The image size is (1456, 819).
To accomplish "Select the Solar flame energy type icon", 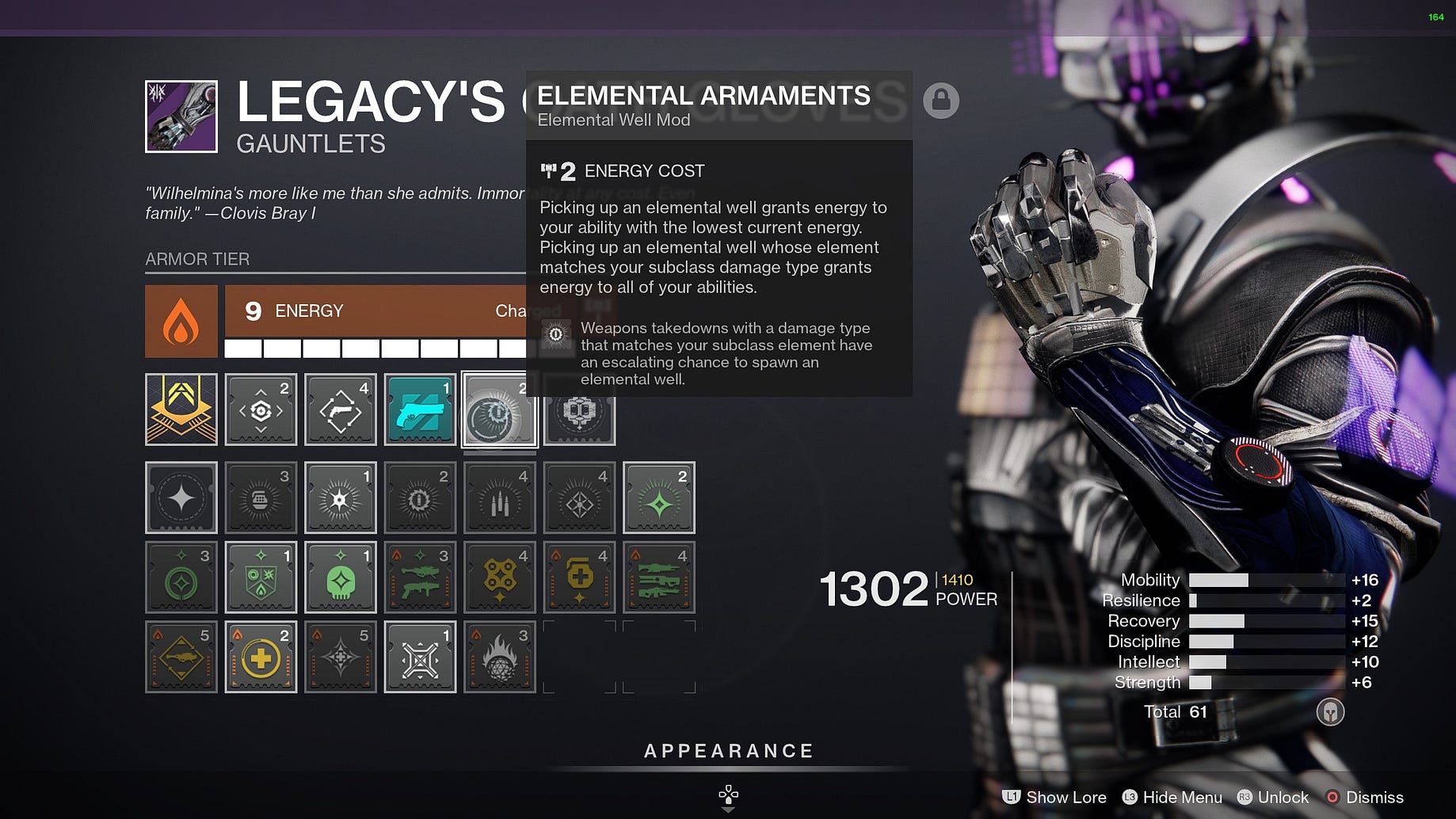I will pos(181,322).
